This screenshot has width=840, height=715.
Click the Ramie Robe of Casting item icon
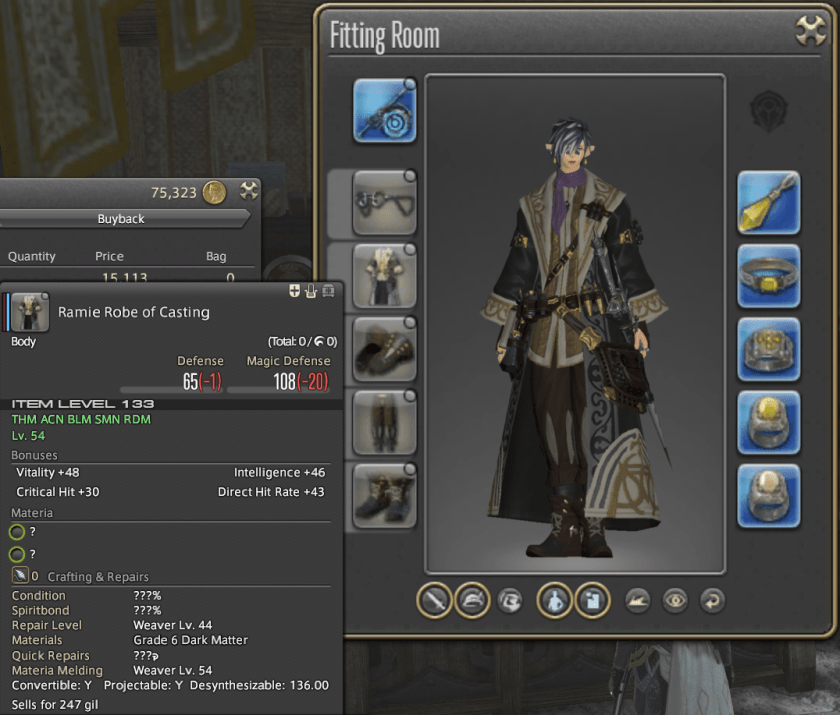[30, 312]
